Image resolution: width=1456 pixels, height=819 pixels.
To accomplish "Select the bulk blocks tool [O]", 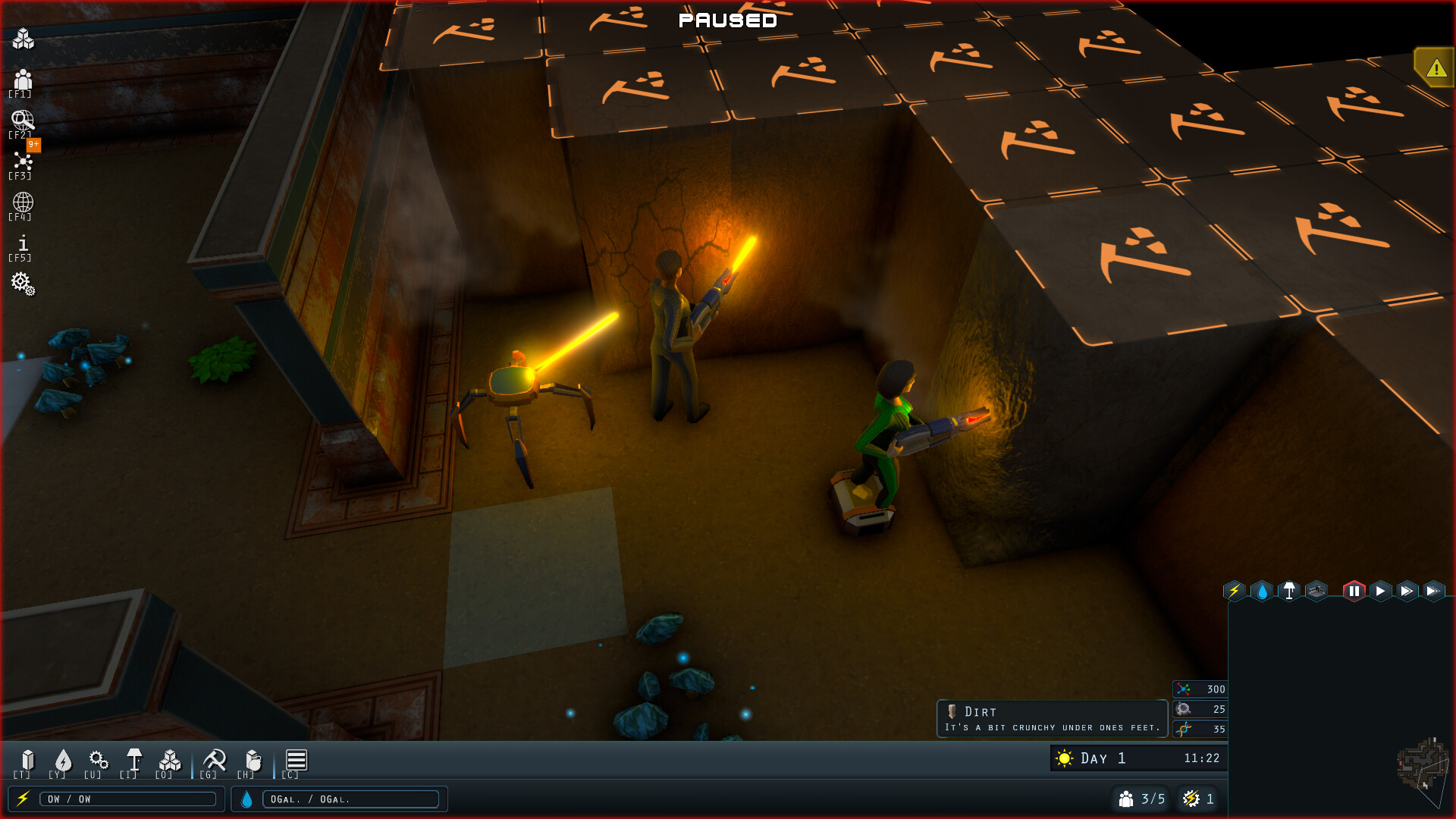I will 169,761.
